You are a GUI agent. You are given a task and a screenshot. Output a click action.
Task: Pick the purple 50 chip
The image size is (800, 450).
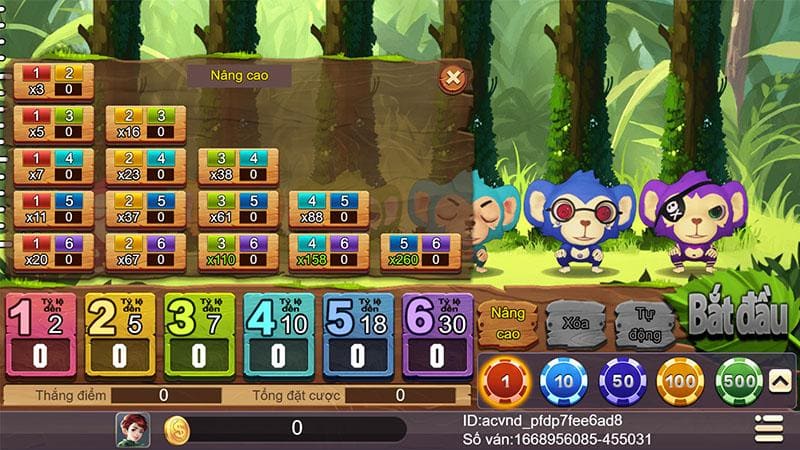click(x=622, y=381)
